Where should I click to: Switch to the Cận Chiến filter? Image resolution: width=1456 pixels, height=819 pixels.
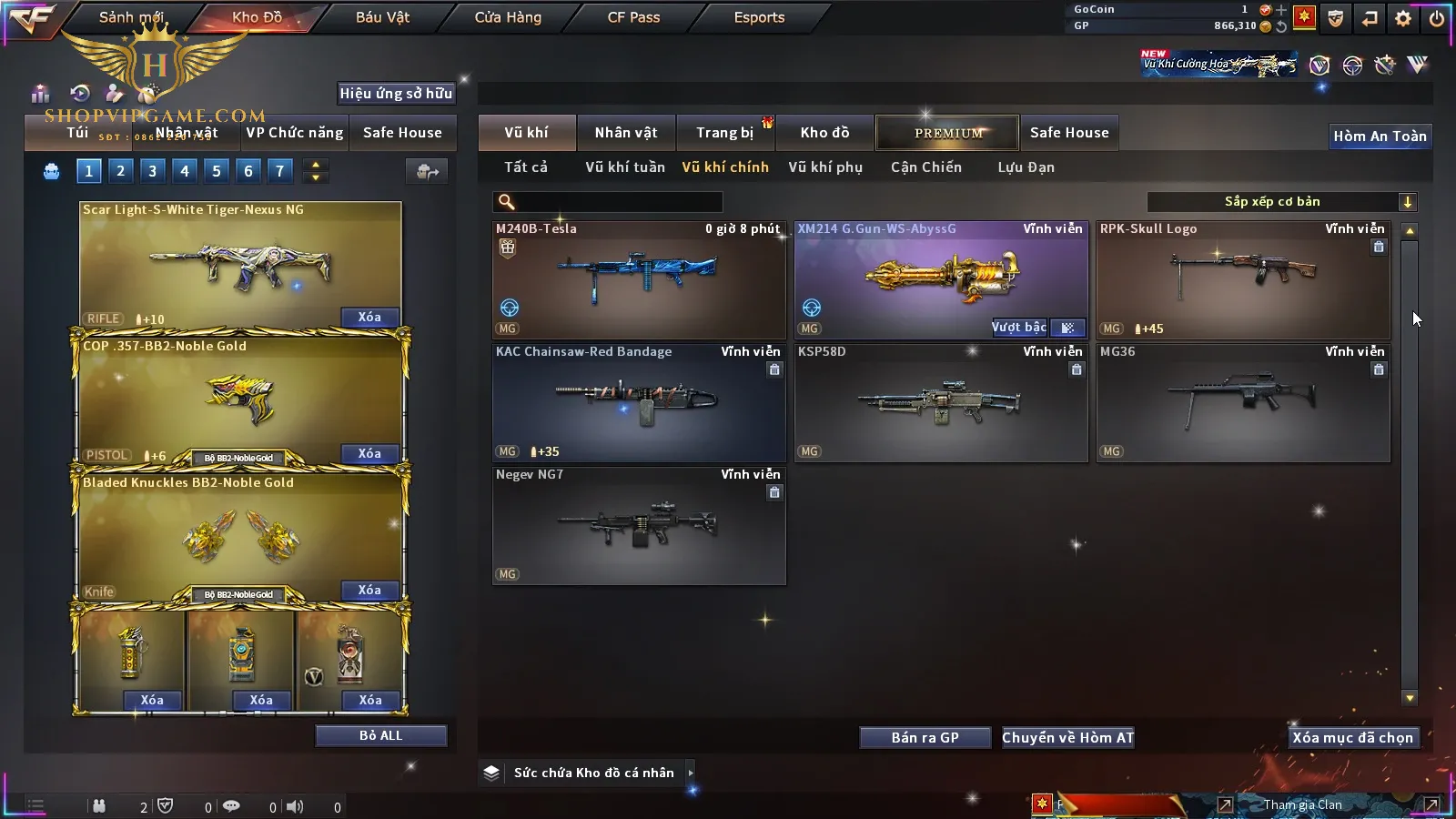click(925, 167)
